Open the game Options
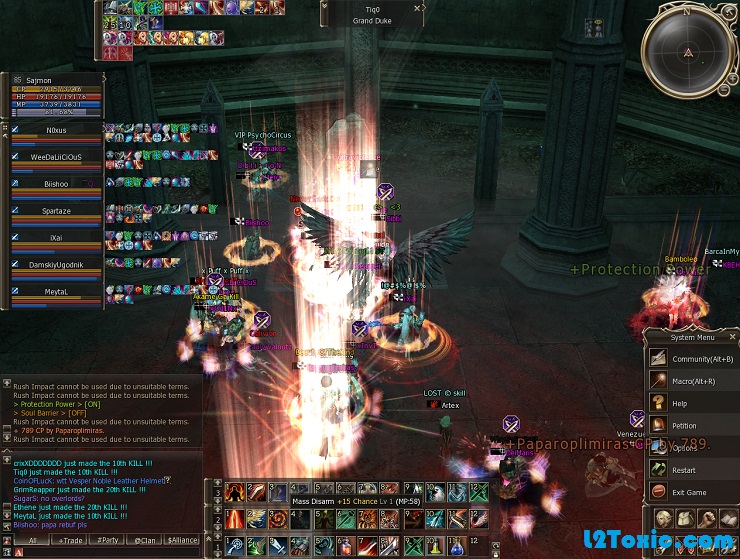 click(x=684, y=447)
